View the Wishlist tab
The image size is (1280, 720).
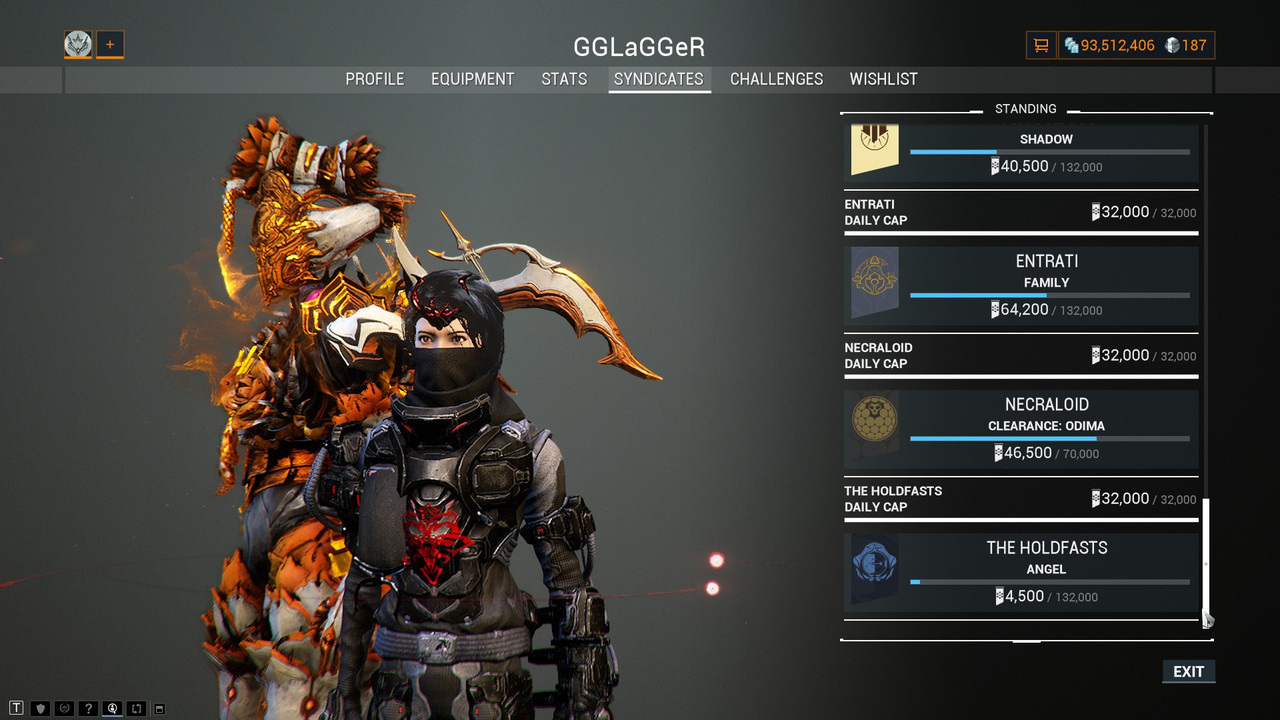pos(884,79)
